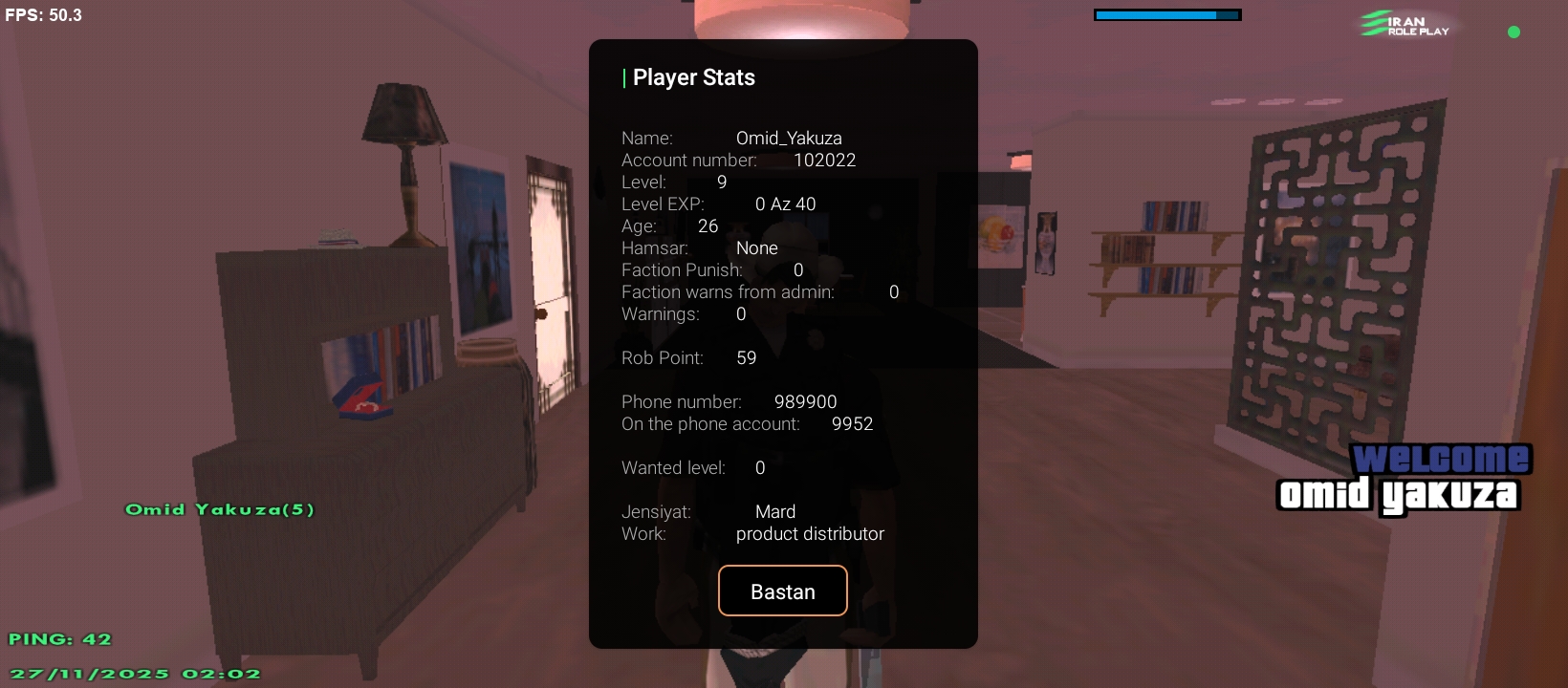Click the blue health bar at top

[x=1166, y=14]
